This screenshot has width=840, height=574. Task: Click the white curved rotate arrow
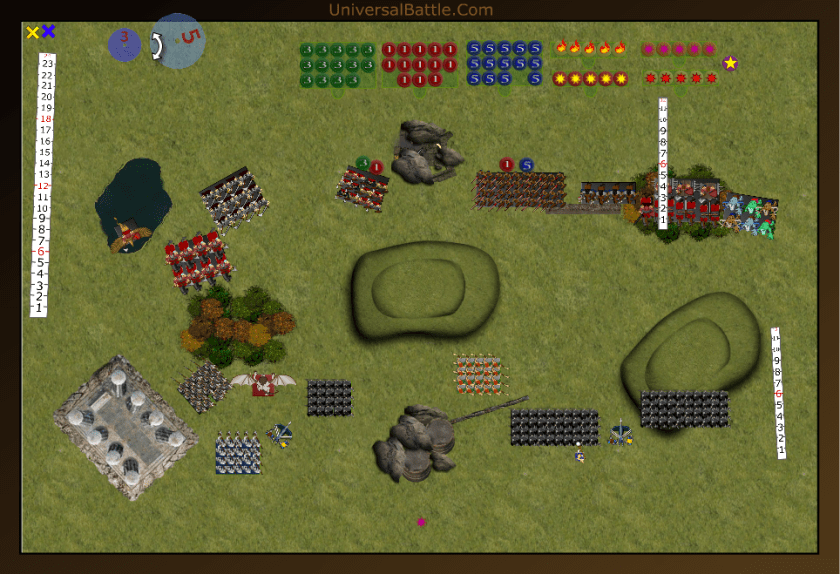(x=156, y=45)
